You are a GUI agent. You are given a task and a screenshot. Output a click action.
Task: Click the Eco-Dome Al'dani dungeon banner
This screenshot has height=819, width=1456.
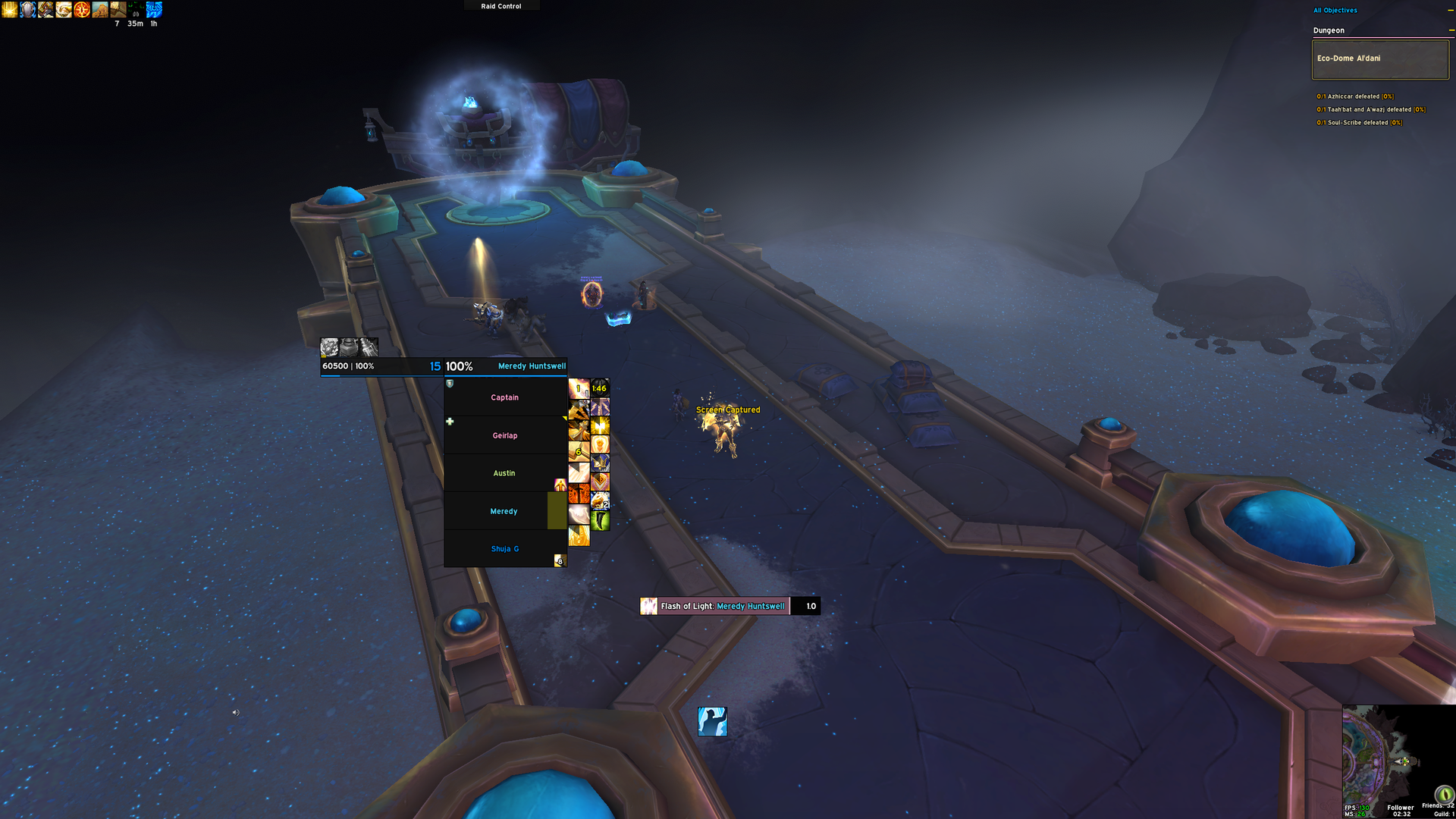[1379, 59]
